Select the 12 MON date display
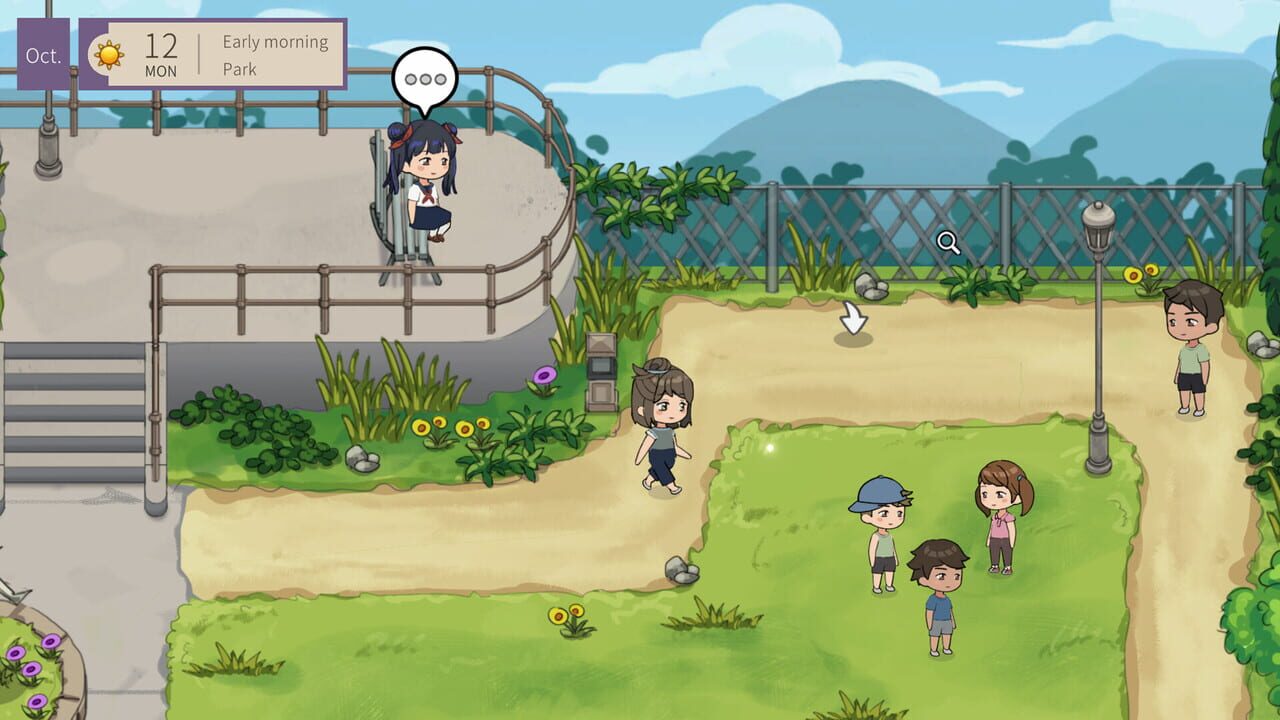The height and width of the screenshot is (720, 1280). click(163, 52)
